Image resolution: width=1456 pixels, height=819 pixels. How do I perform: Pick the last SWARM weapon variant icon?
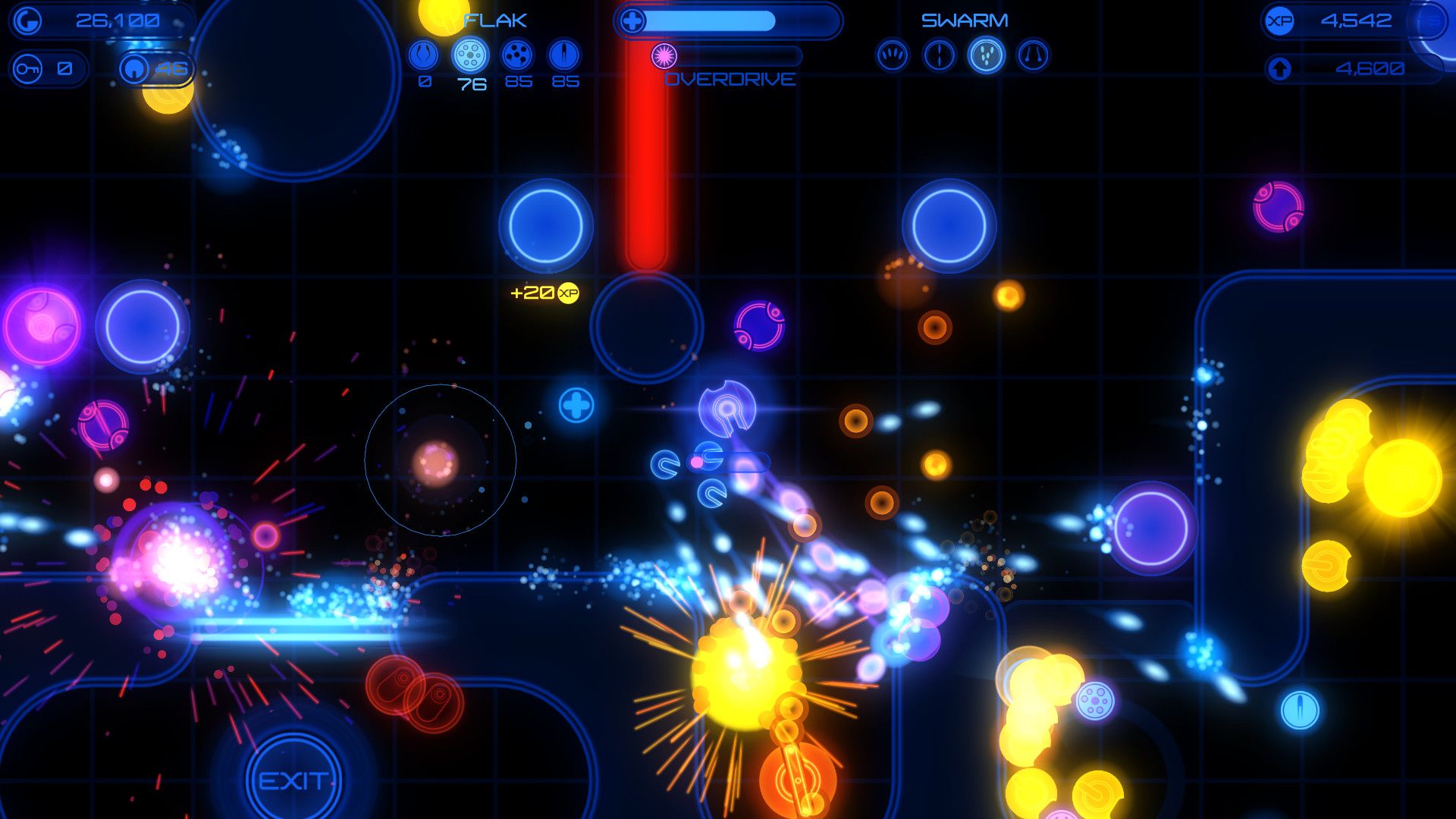coord(1033,55)
